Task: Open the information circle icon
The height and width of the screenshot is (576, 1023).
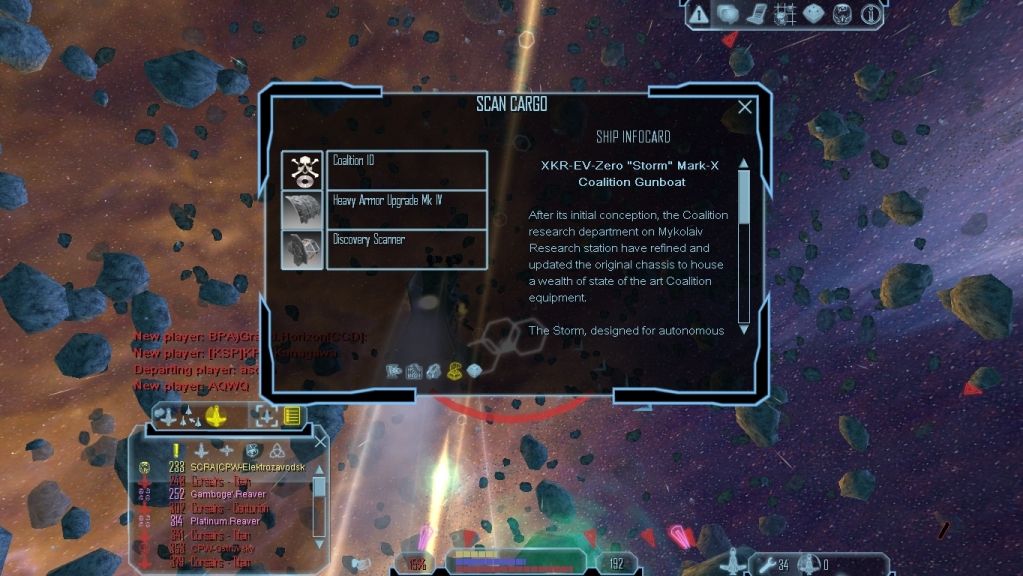Action: pyautogui.click(x=870, y=14)
